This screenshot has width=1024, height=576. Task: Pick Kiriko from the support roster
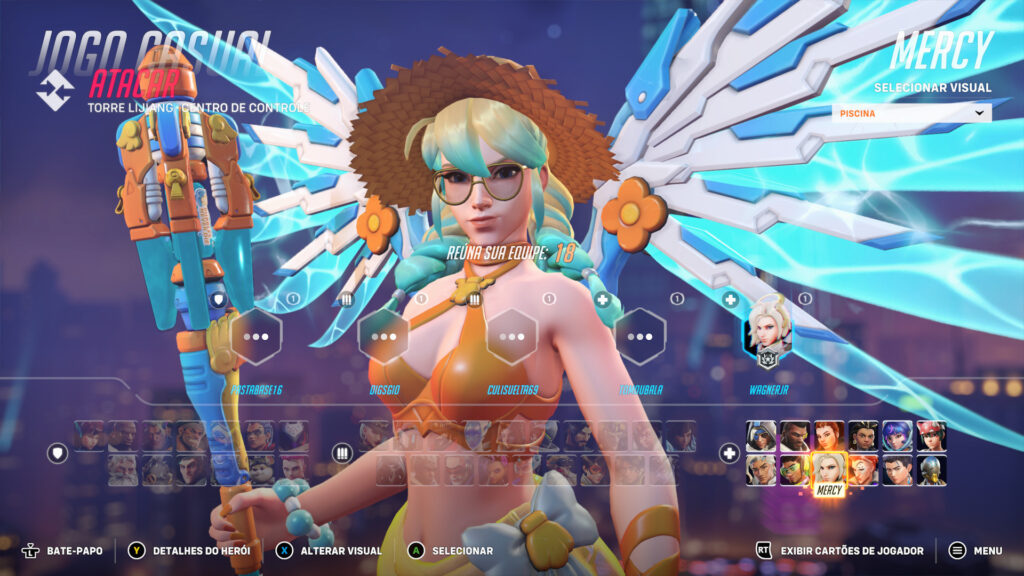coord(930,435)
